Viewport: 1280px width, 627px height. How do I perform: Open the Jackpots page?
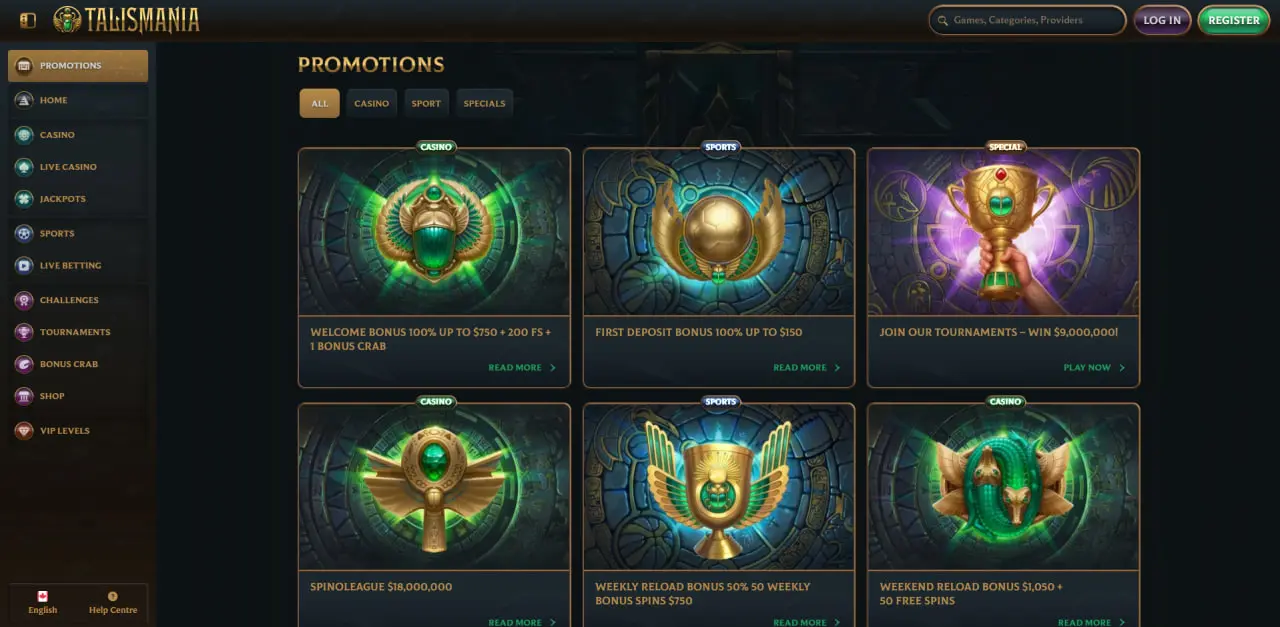tap(62, 199)
